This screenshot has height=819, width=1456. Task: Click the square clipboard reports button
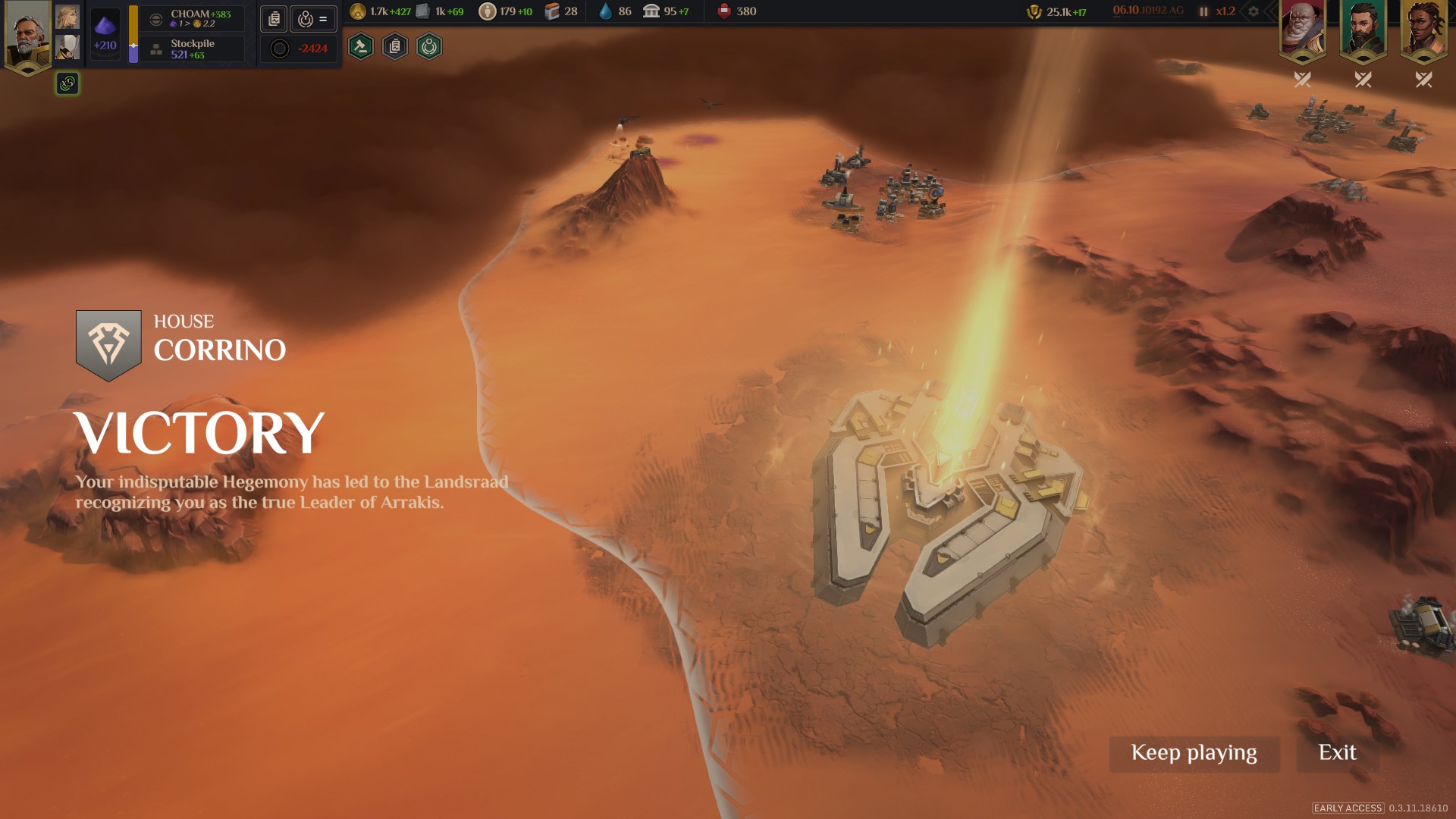click(274, 19)
